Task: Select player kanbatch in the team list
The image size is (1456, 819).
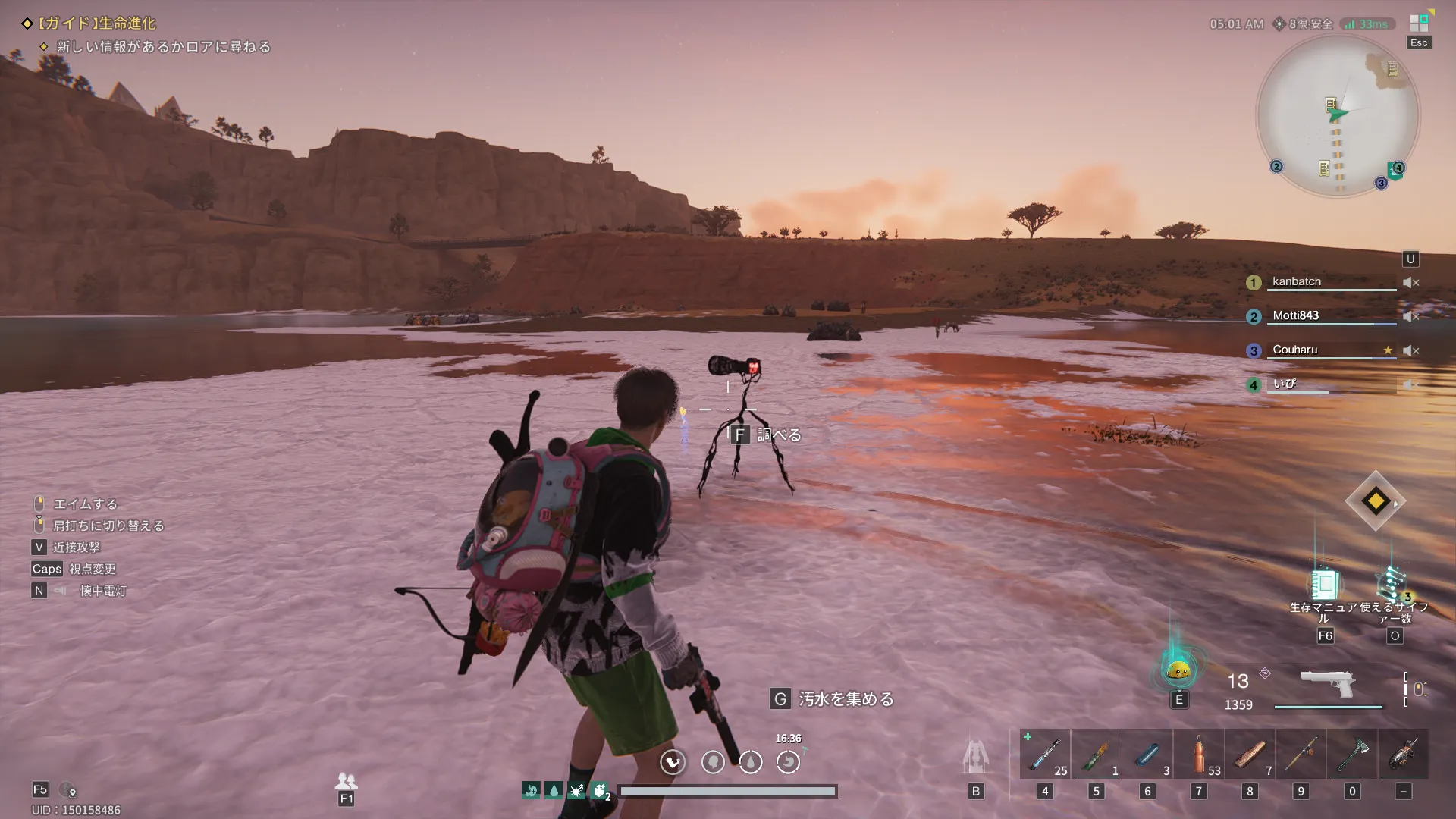Action: click(x=1296, y=281)
